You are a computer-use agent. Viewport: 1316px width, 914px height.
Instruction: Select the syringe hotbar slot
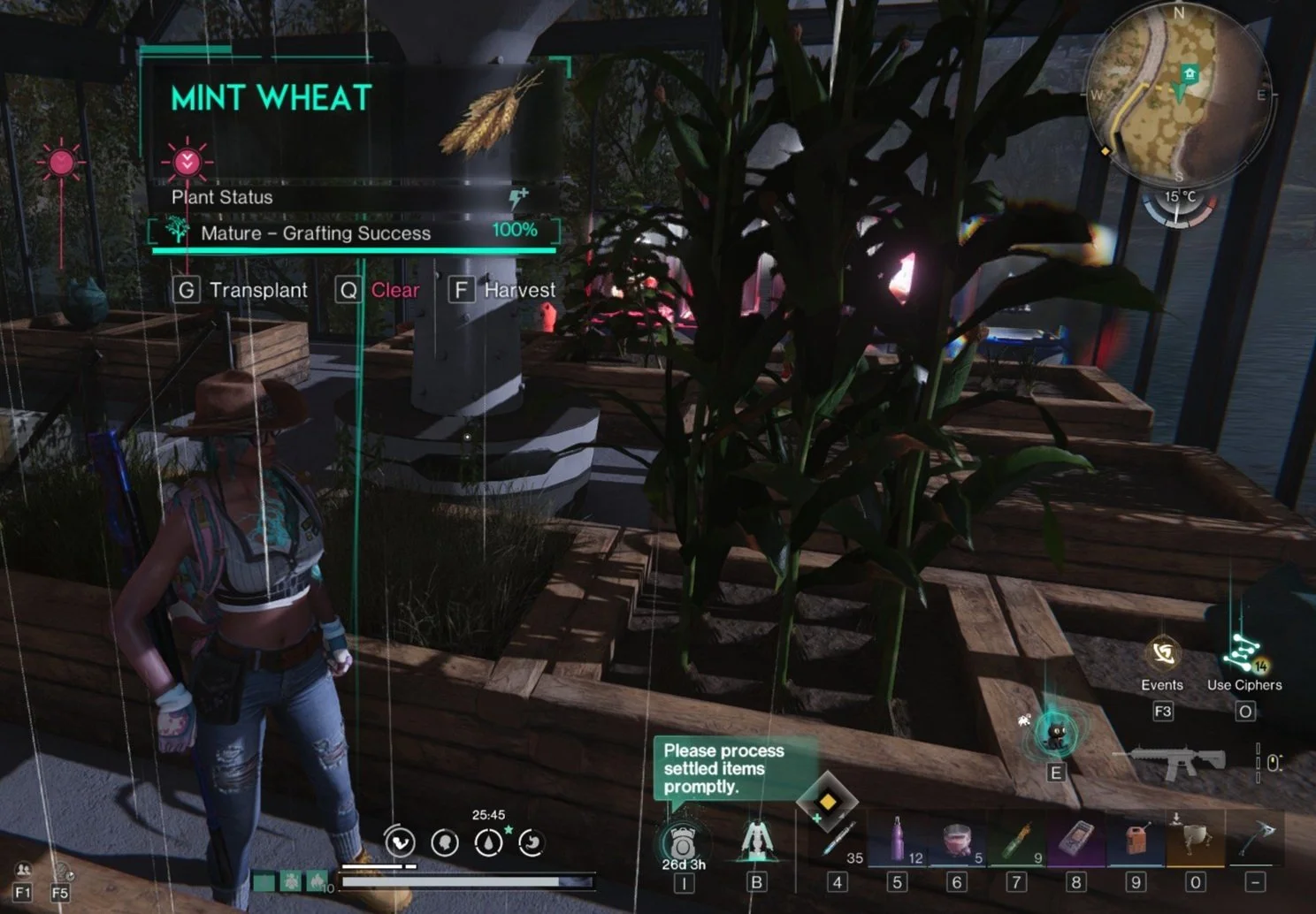coord(837,840)
